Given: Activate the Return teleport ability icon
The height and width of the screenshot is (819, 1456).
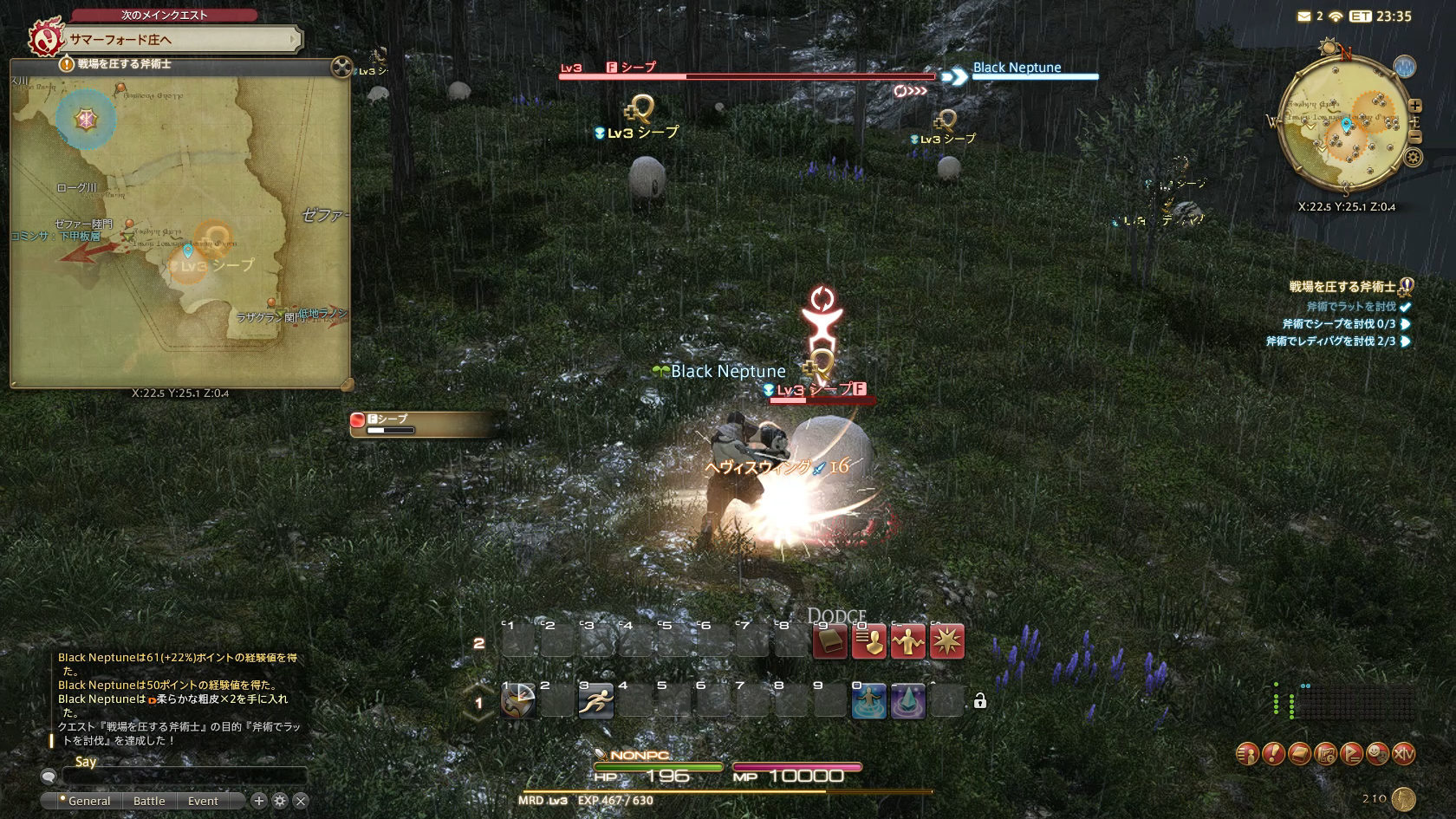Looking at the screenshot, I should point(868,701).
